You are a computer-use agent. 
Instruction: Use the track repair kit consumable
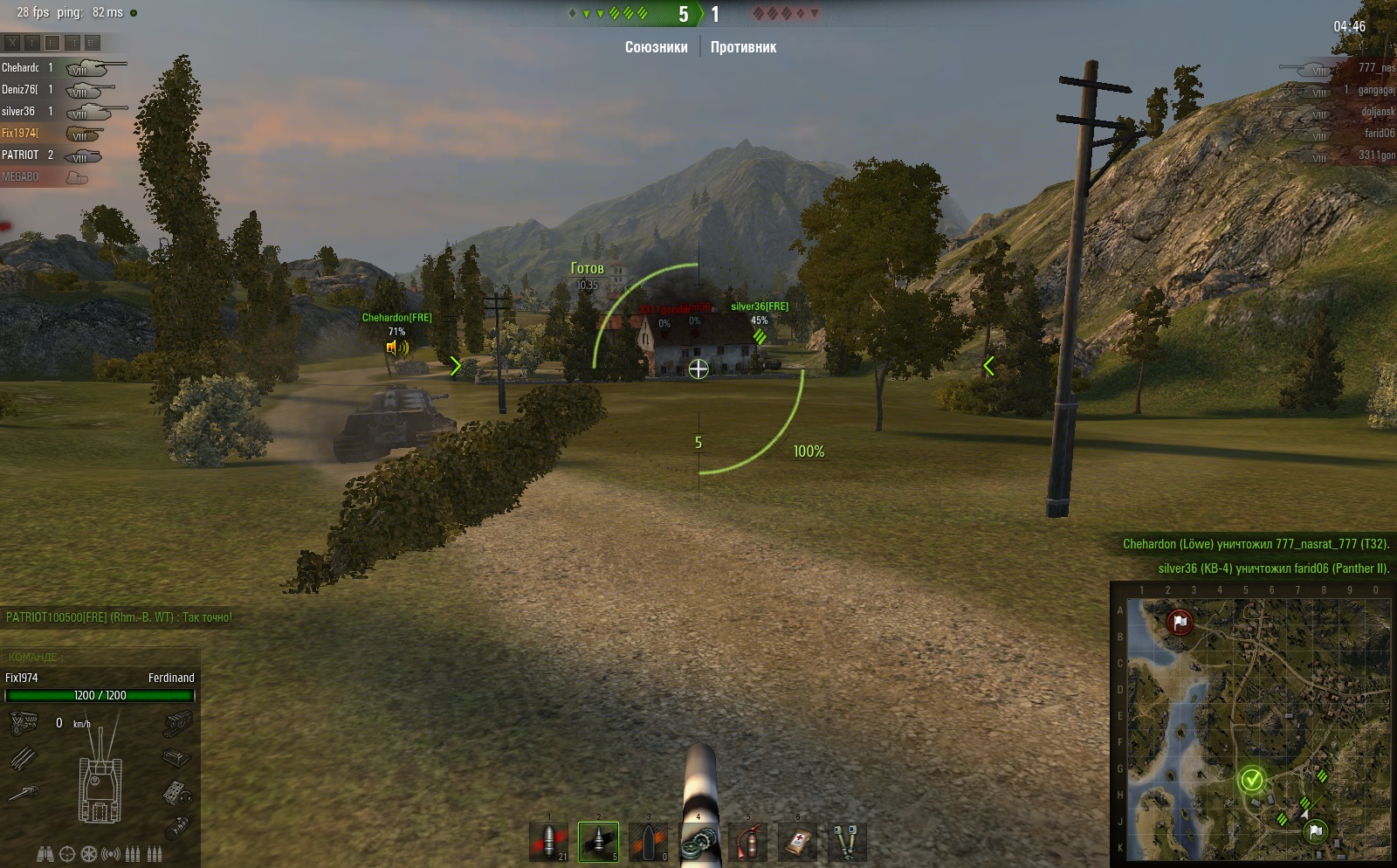point(698,842)
